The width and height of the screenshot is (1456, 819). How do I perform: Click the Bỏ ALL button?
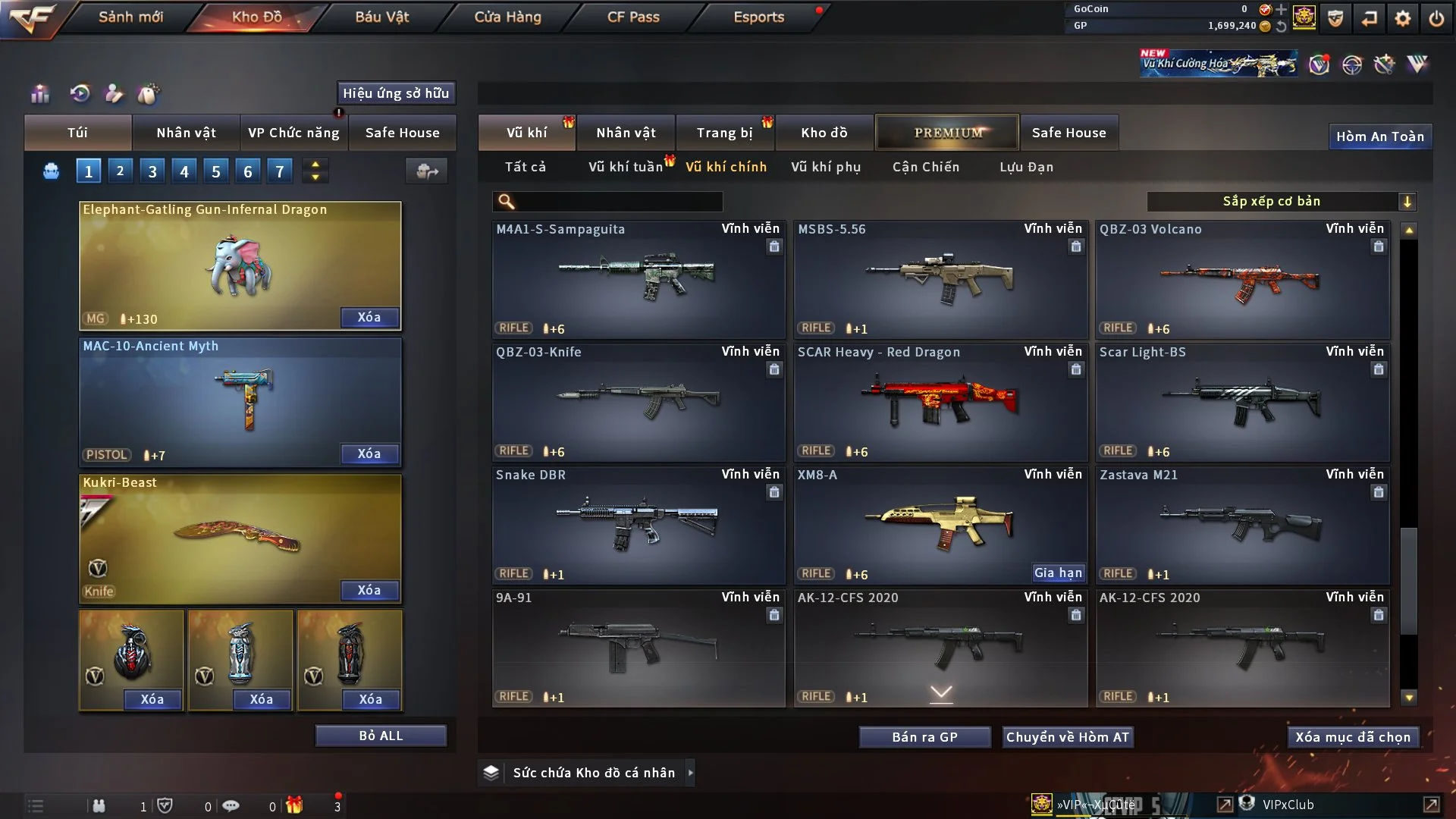pos(381,736)
